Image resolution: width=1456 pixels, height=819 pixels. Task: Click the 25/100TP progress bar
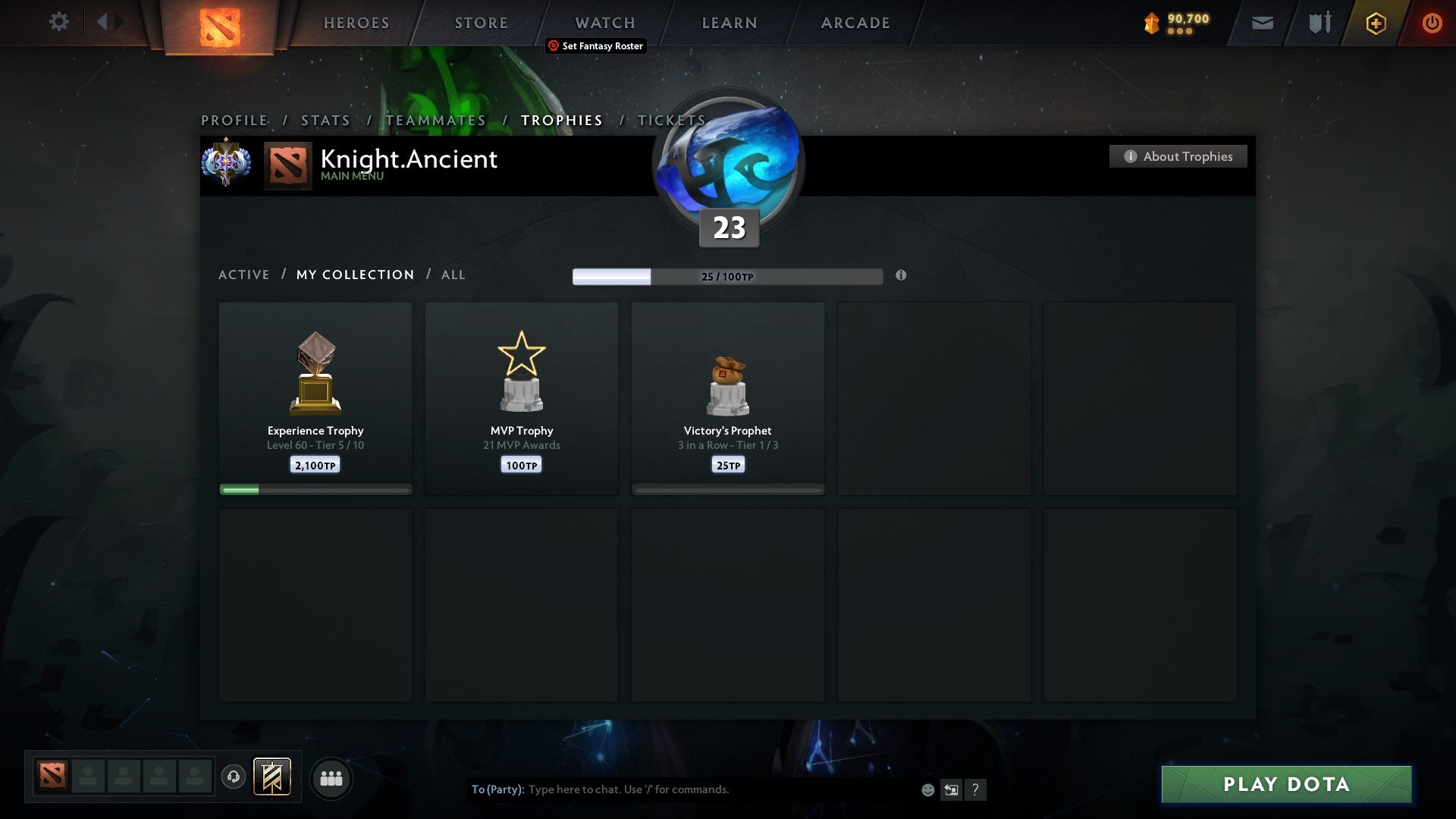727,277
